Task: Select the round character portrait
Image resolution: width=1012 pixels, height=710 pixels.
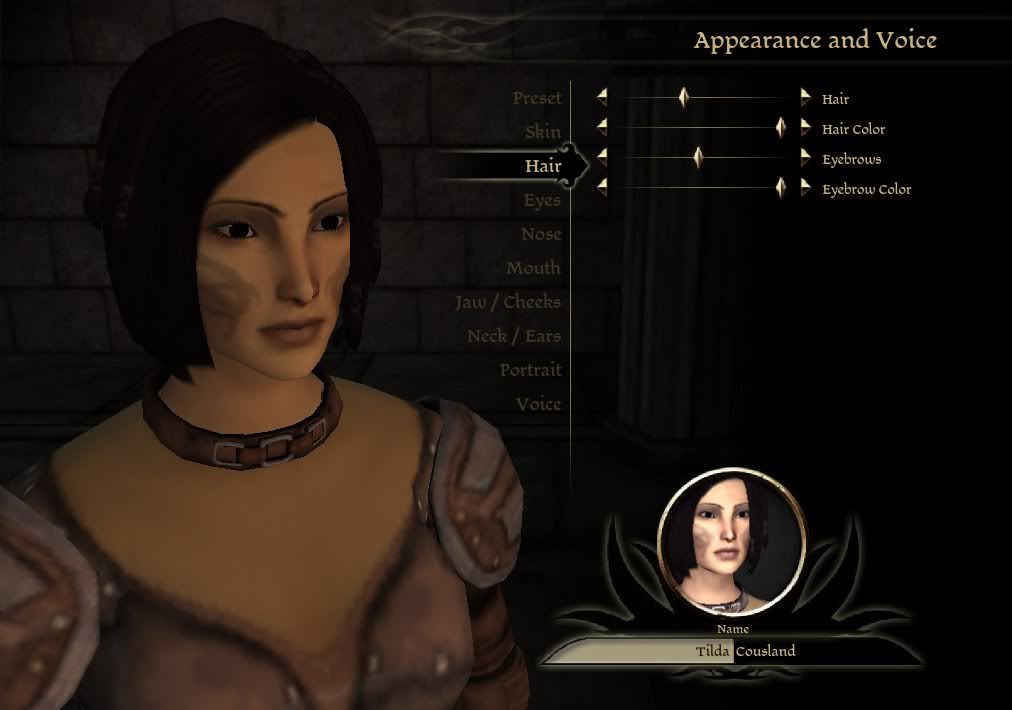Action: coord(733,543)
